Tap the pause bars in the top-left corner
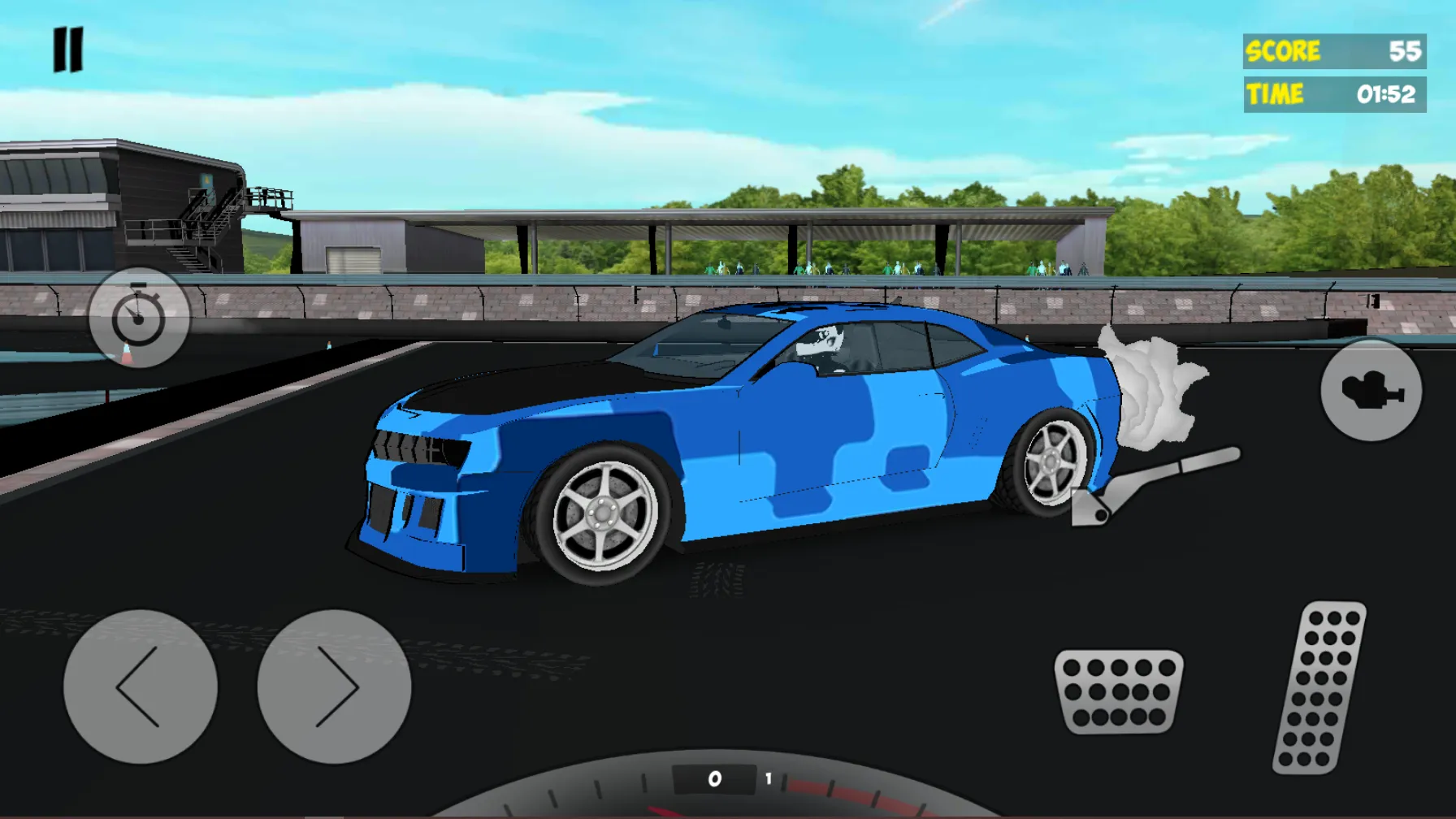Screen dimensions: 1456x819 pyautogui.click(x=69, y=49)
